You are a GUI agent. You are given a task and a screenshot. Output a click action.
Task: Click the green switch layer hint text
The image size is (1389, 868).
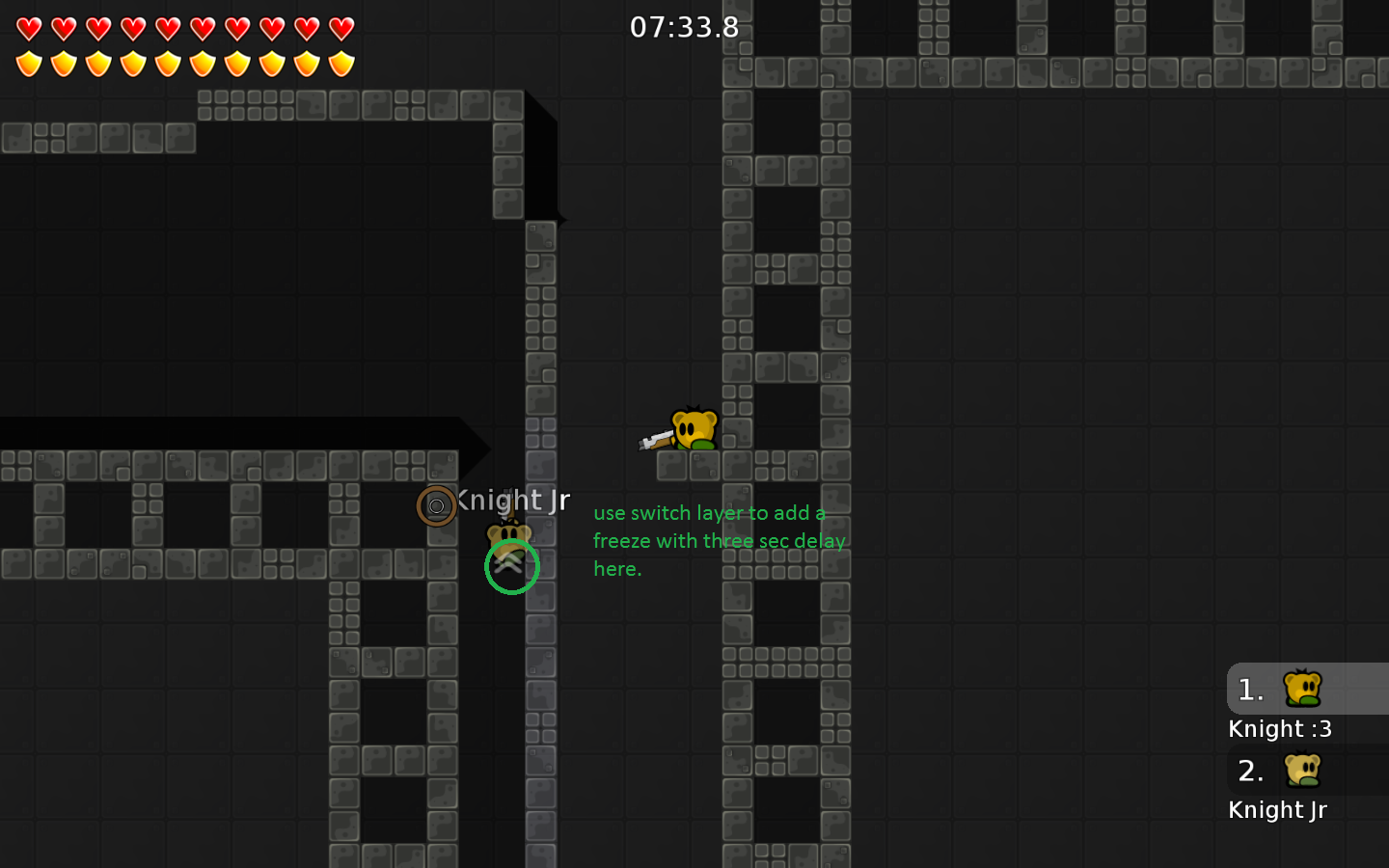point(719,541)
